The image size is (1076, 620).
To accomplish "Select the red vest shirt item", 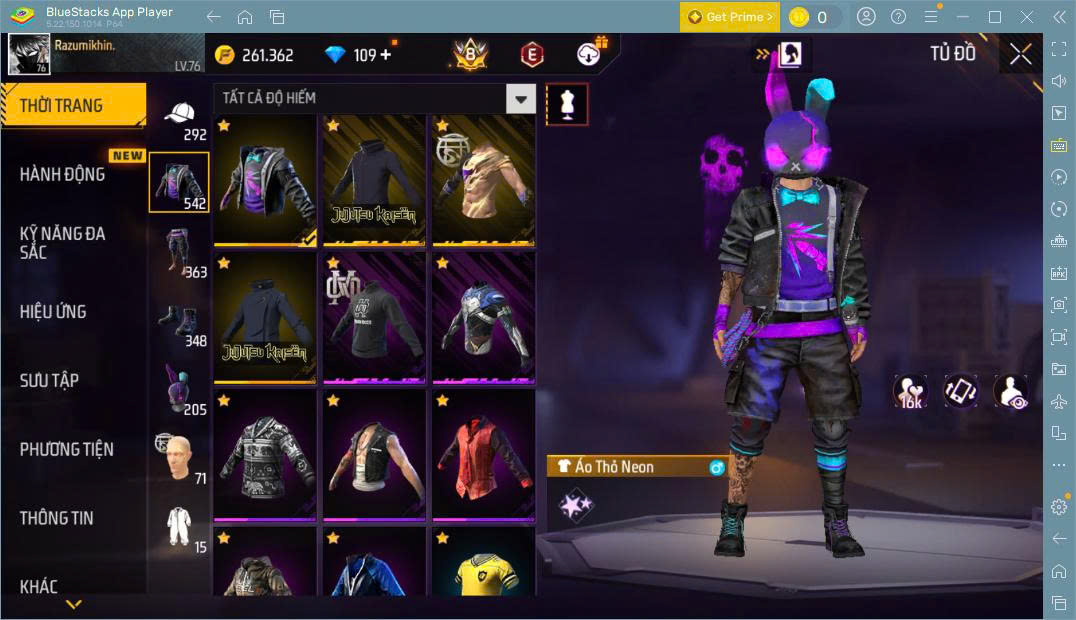I will [484, 455].
